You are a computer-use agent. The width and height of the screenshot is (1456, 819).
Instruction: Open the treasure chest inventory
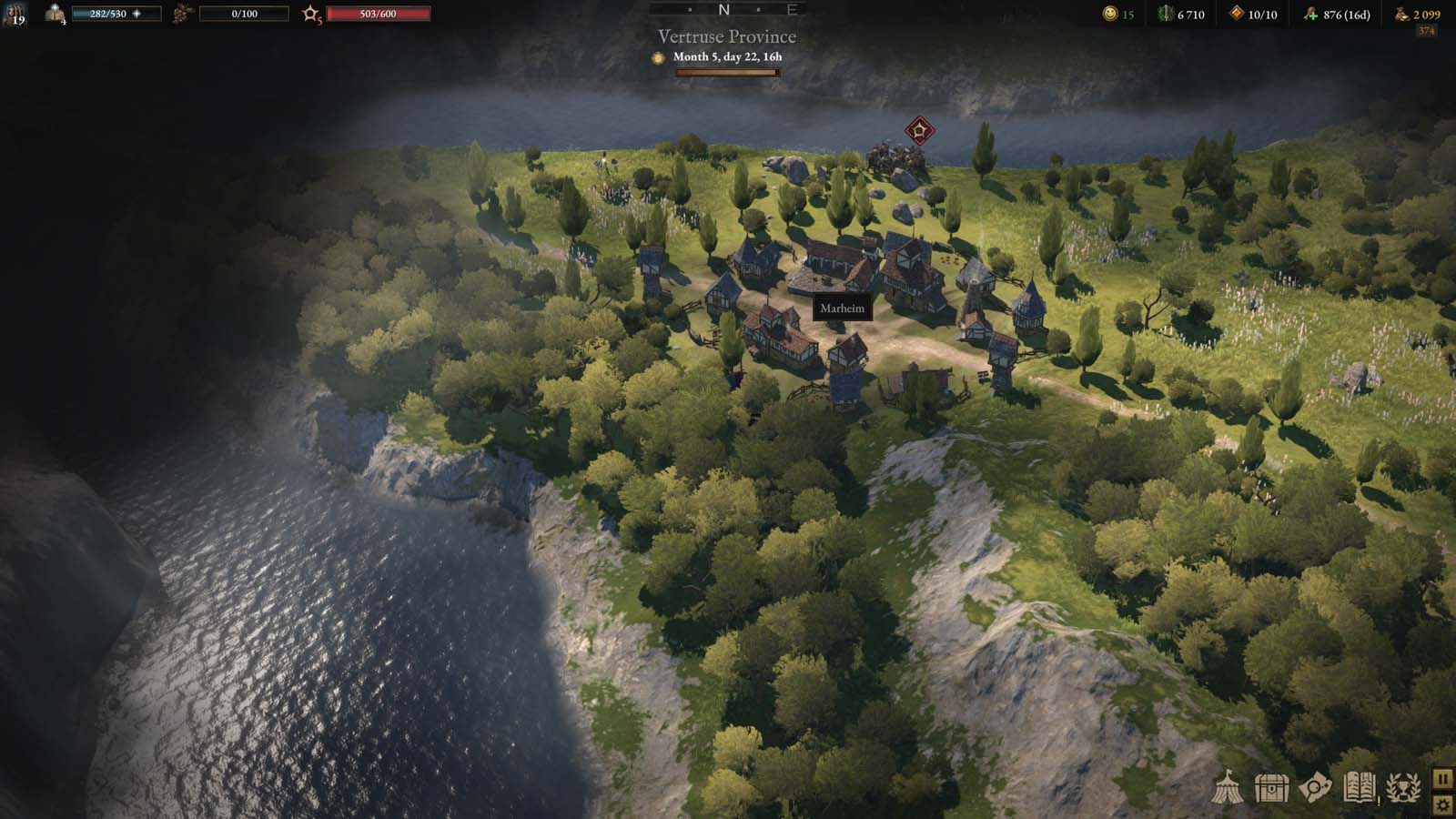point(1271,788)
